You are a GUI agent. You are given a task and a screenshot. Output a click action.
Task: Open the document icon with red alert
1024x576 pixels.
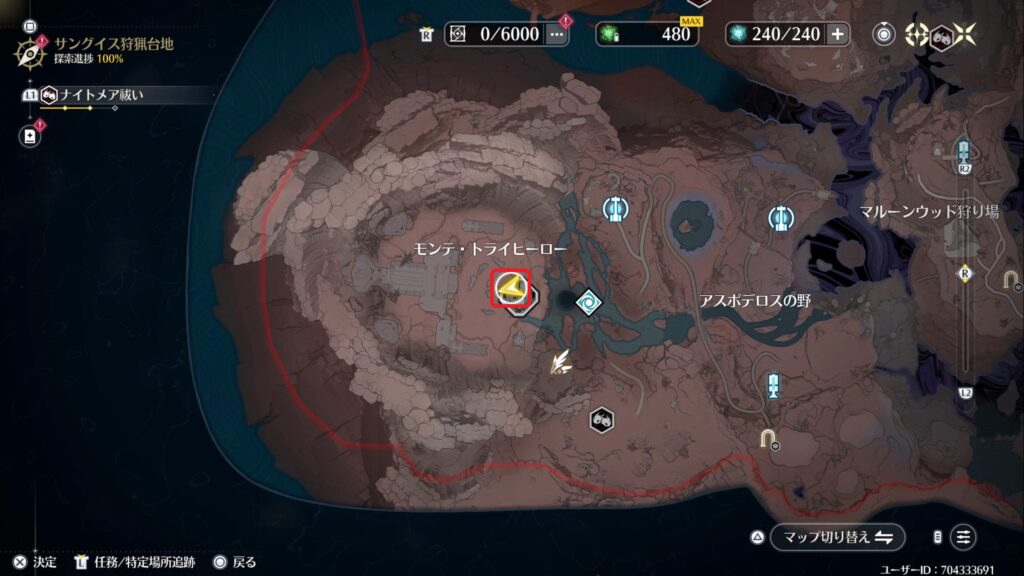click(x=30, y=134)
